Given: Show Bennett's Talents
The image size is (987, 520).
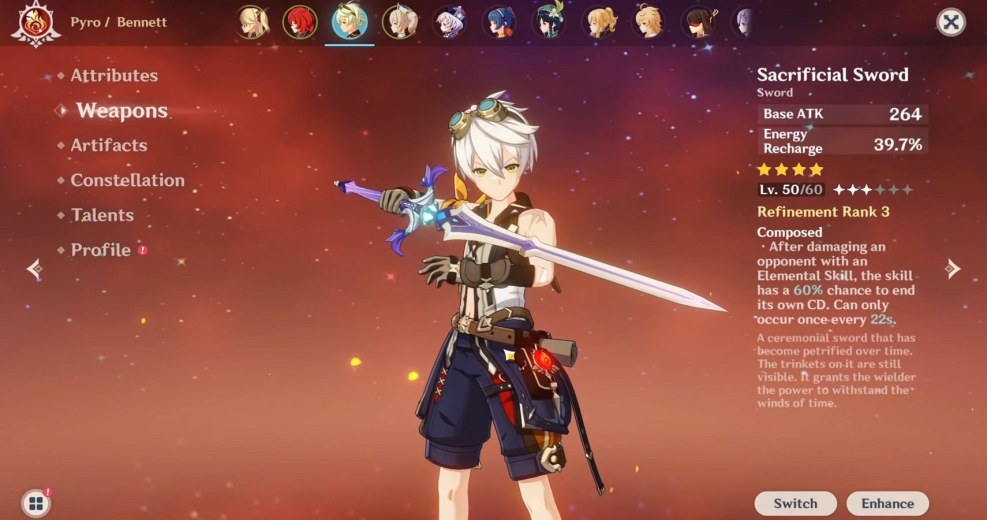Looking at the screenshot, I should [x=101, y=215].
